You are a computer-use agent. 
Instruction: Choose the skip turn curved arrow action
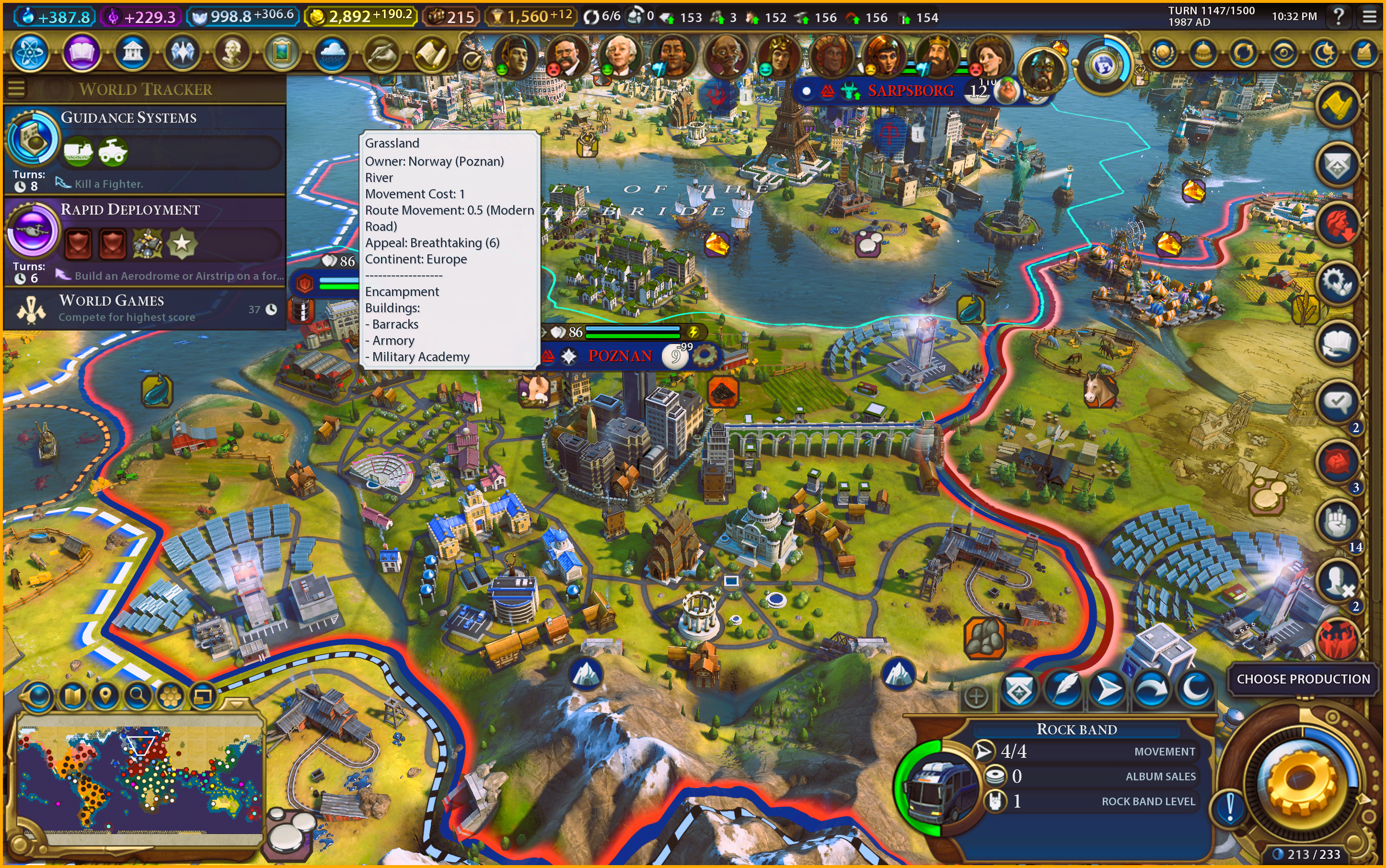(1152, 689)
